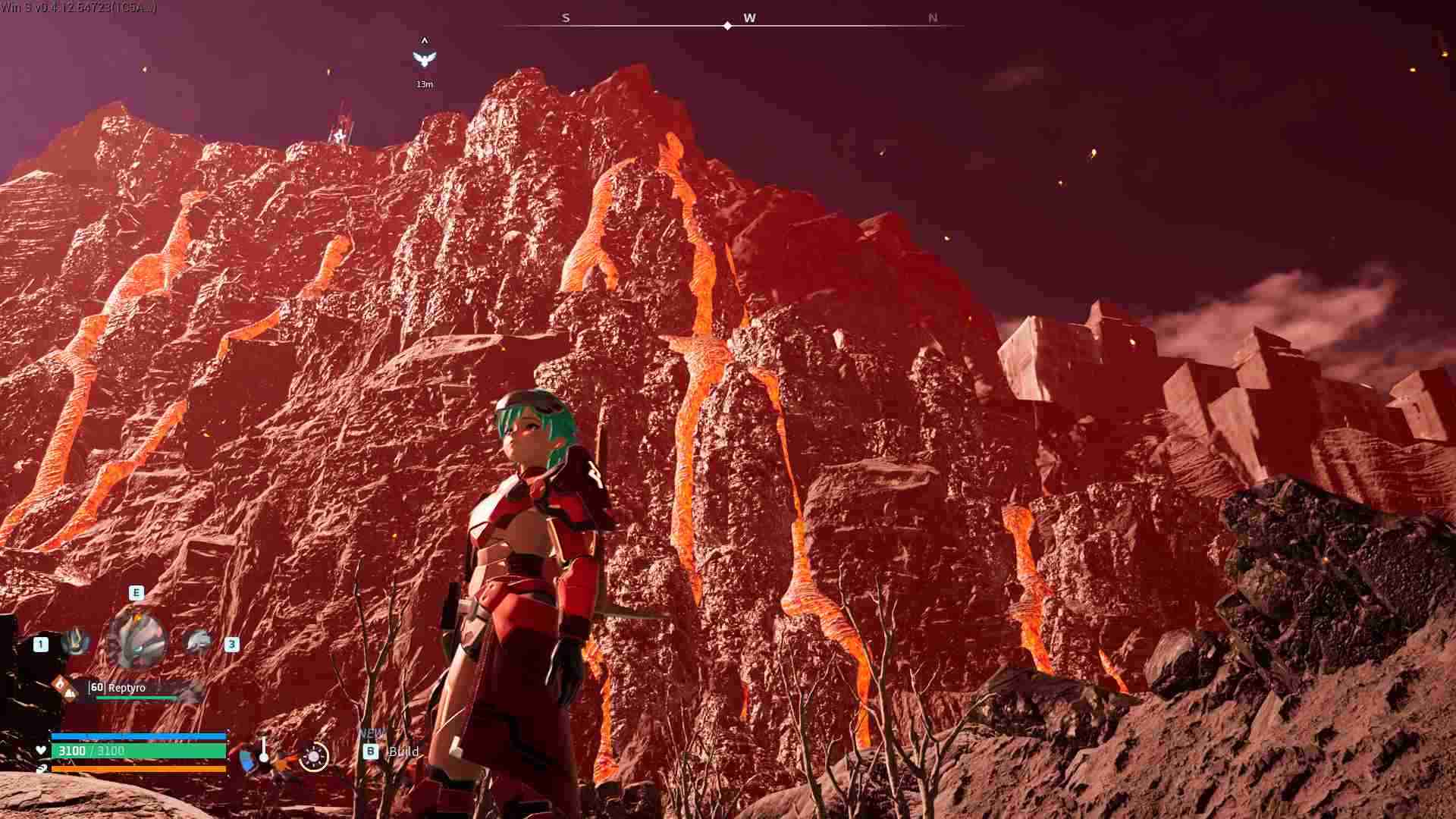Select the active Reptyro pal portrait
The height and width of the screenshot is (819, 1456).
point(137,639)
